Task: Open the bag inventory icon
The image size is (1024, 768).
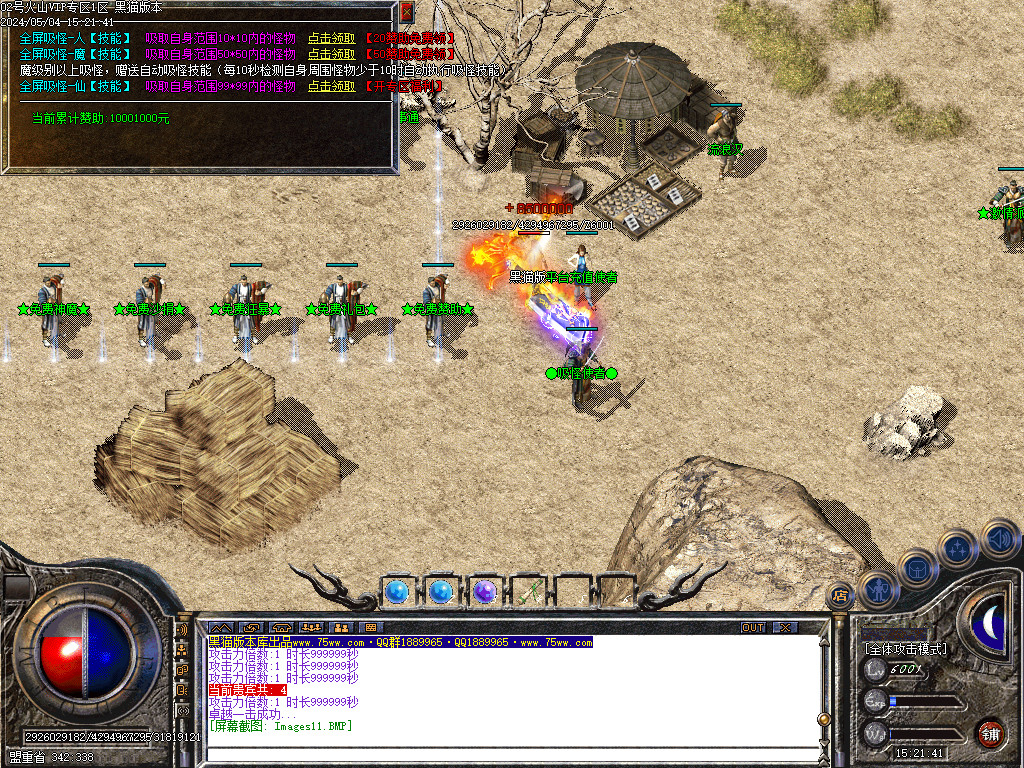Action: pyautogui.click(x=917, y=570)
